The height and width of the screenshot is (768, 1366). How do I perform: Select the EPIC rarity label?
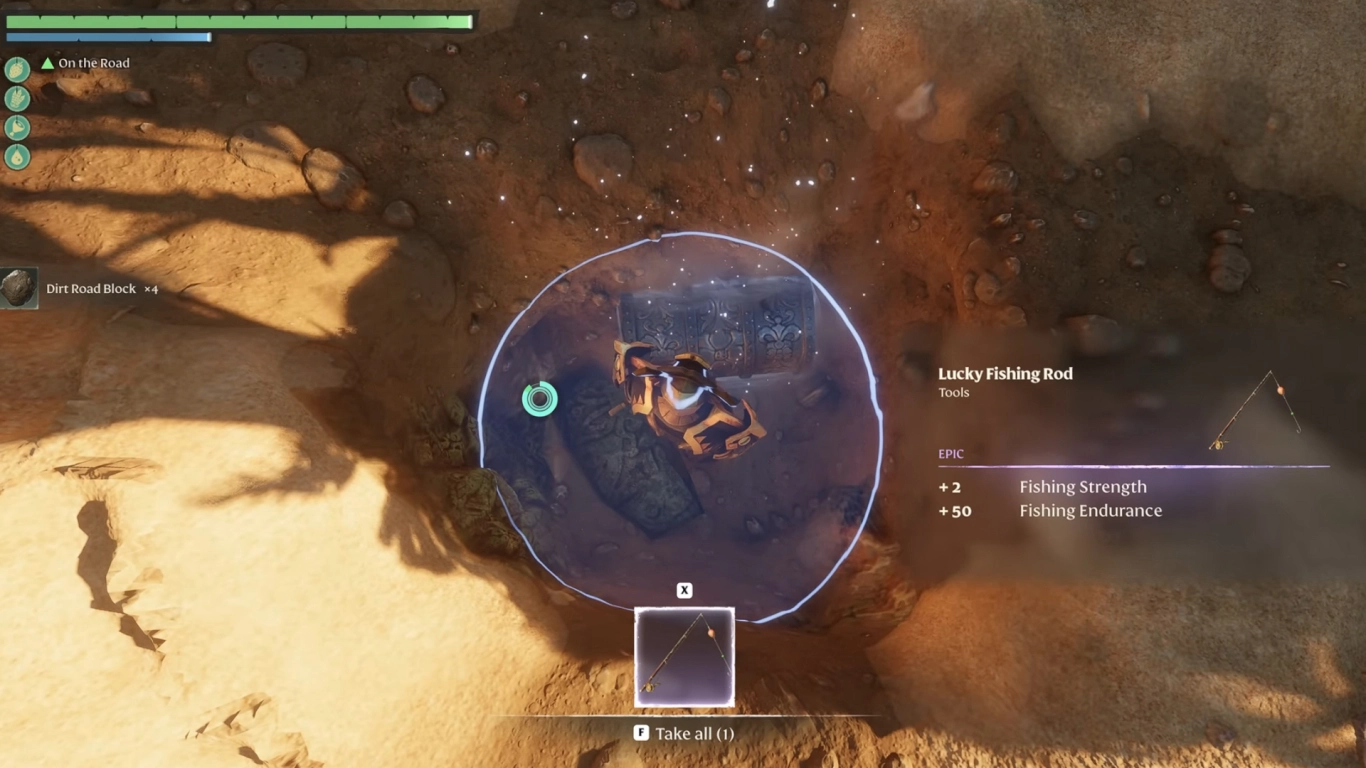point(951,453)
